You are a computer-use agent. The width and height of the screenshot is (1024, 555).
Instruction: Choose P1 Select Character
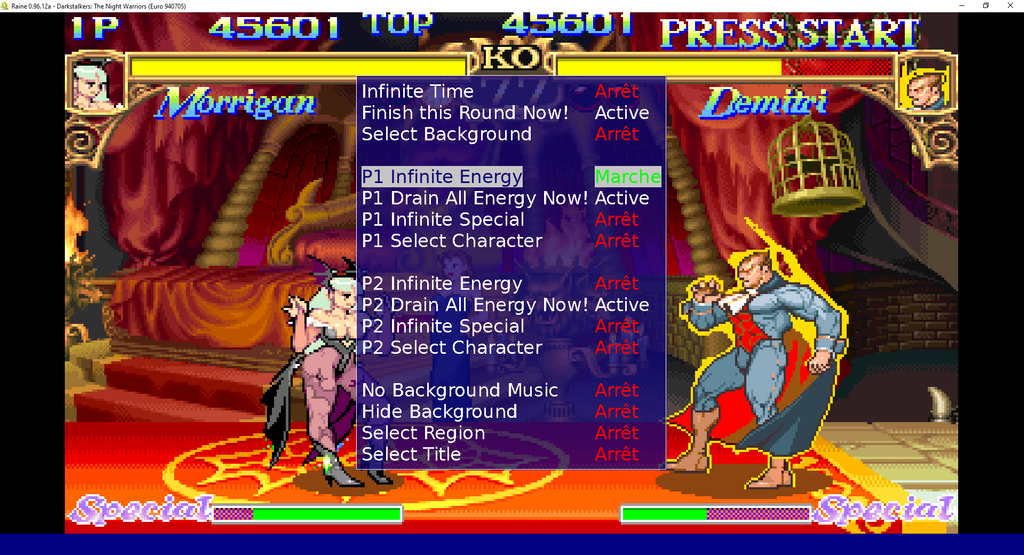452,241
